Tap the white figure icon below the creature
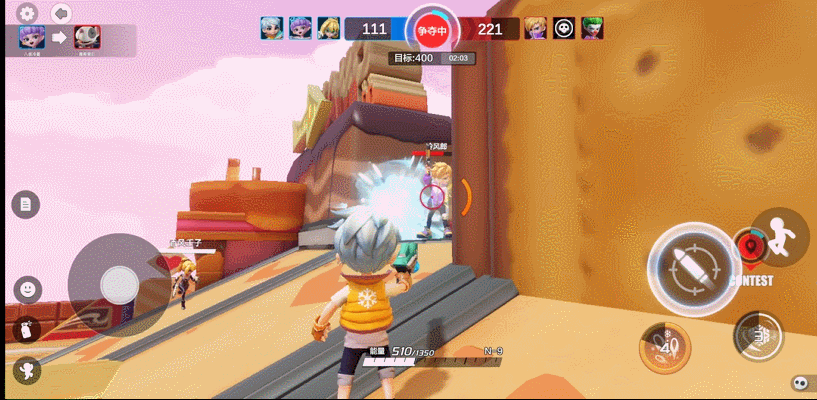The height and width of the screenshot is (400, 817). tap(27, 370)
